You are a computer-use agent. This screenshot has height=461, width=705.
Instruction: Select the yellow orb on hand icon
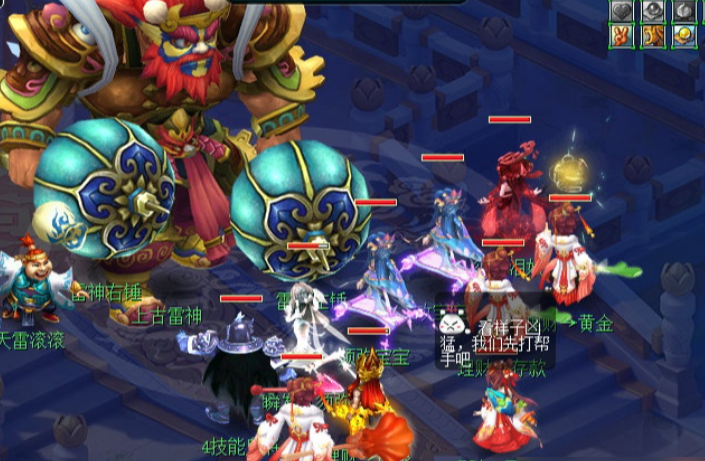click(x=683, y=37)
